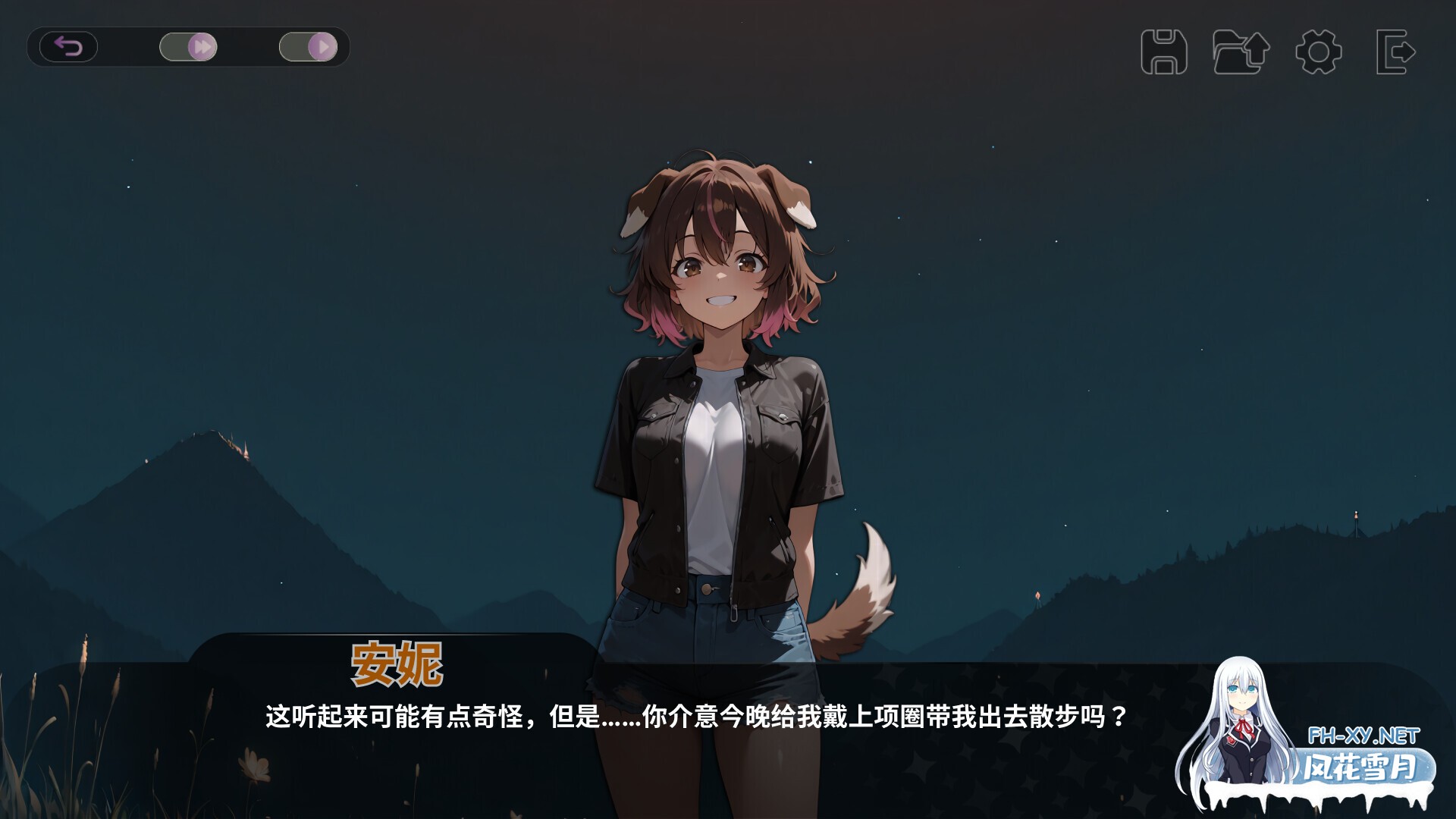
Task: Quit the game via the exit door icon
Action: click(1394, 52)
